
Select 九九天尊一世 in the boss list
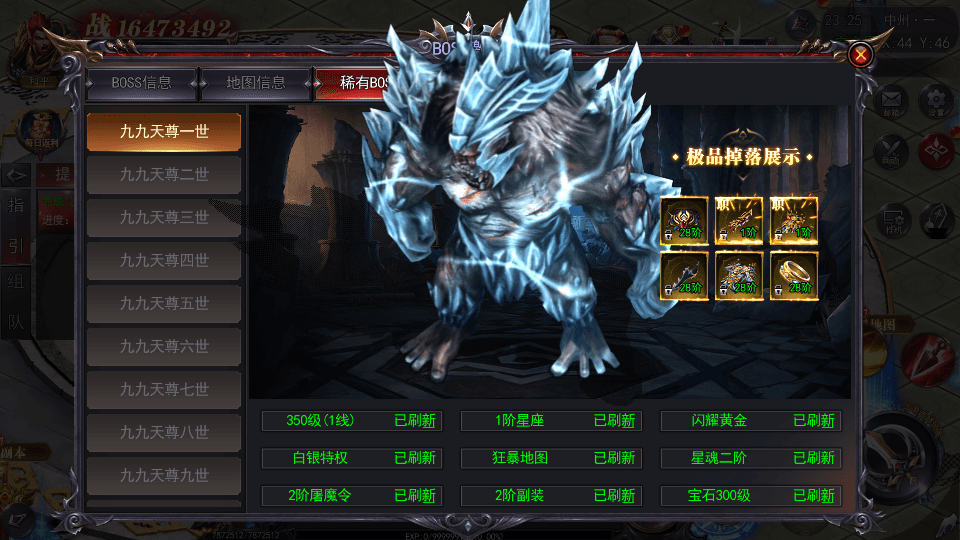164,132
